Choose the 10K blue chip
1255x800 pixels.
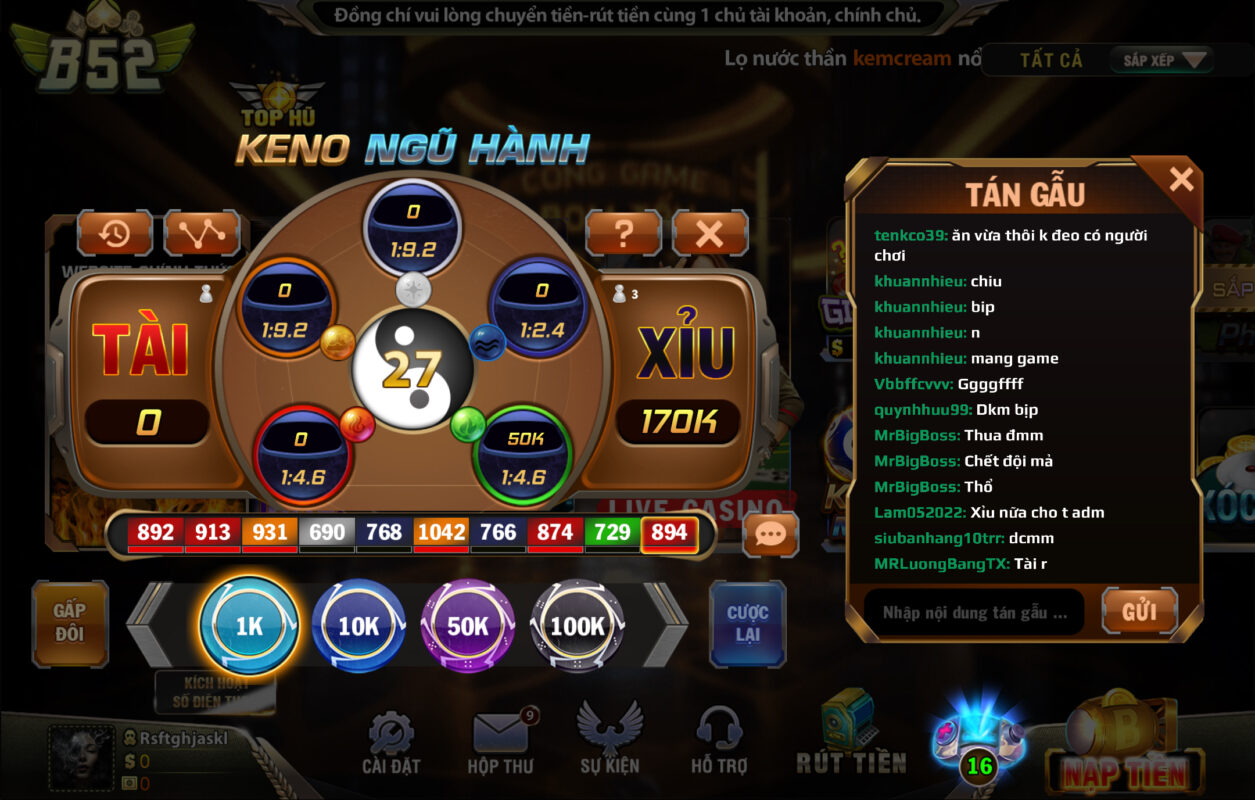pos(358,626)
